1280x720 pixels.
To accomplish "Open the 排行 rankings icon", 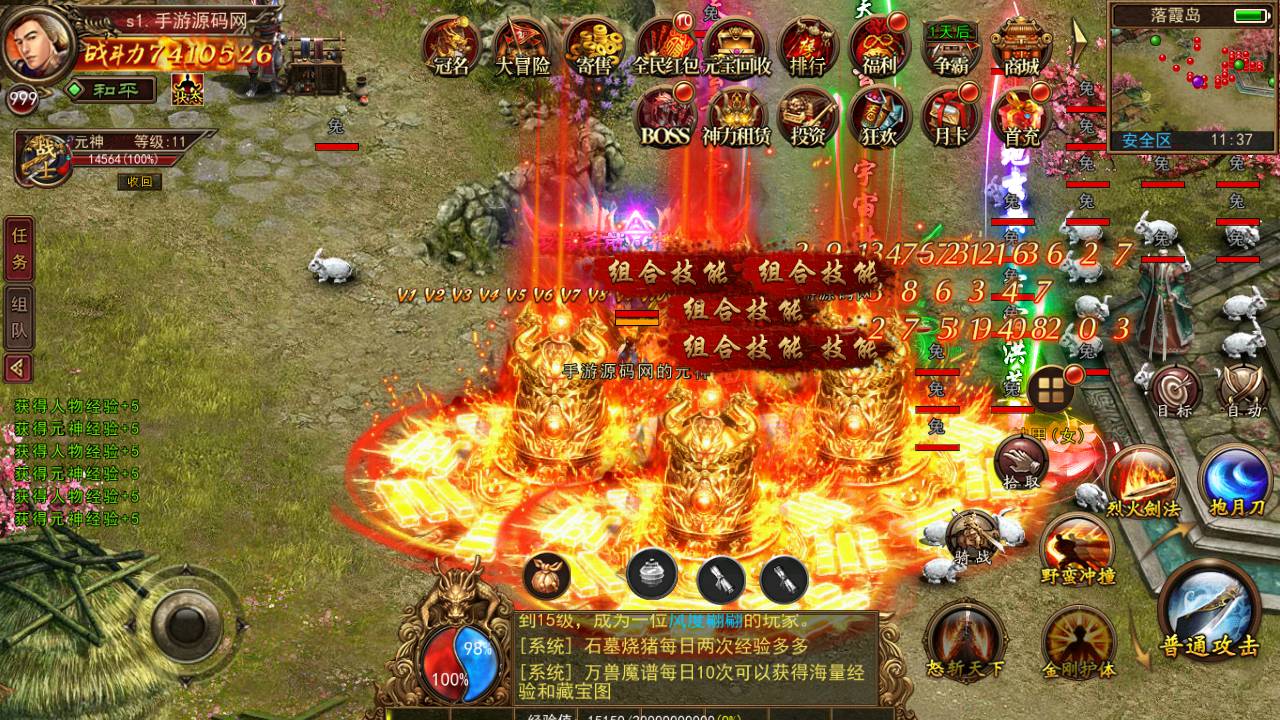I will pos(808,46).
